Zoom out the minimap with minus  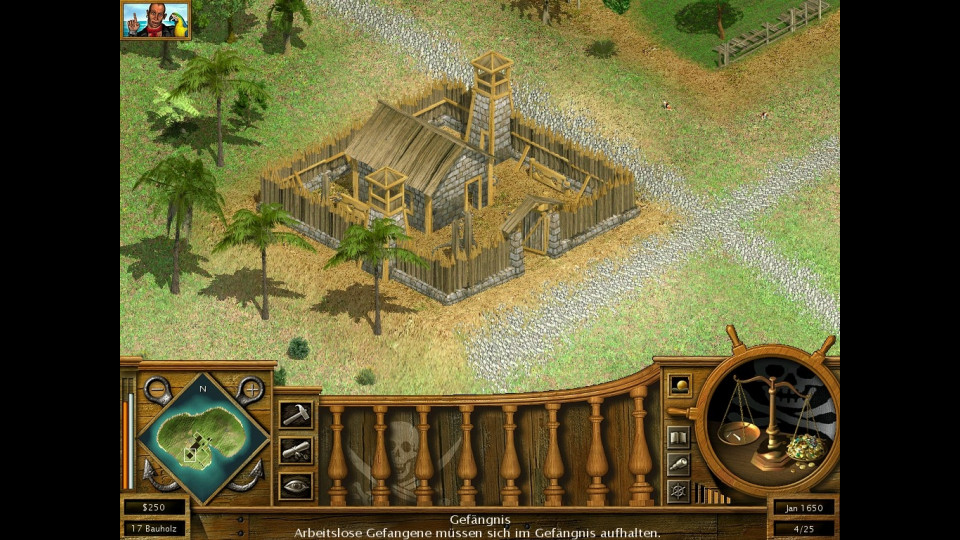tap(156, 388)
